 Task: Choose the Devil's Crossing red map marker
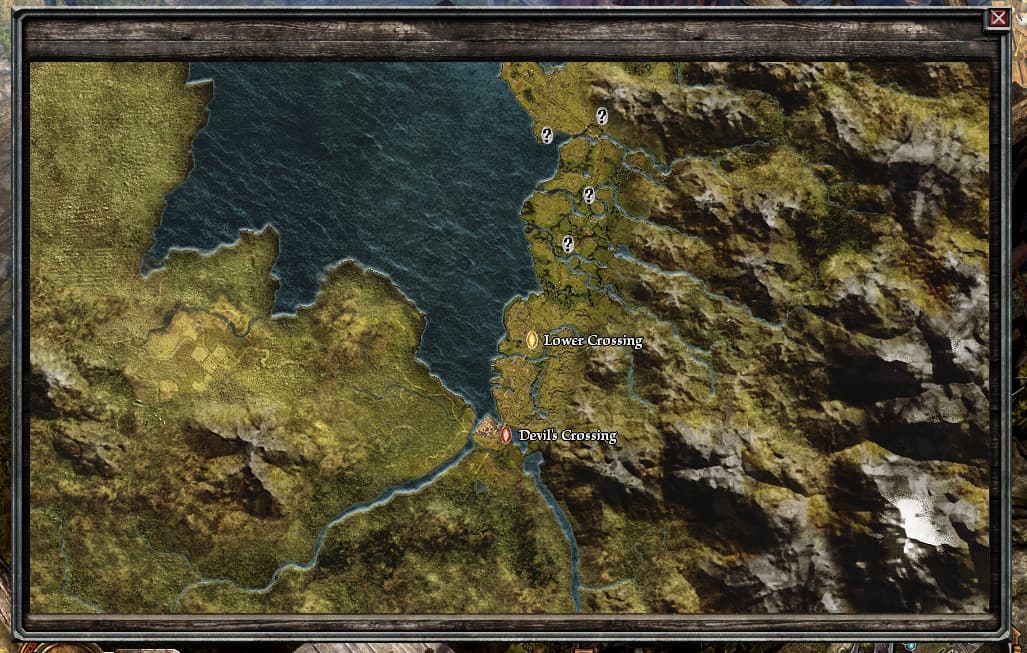pos(506,435)
